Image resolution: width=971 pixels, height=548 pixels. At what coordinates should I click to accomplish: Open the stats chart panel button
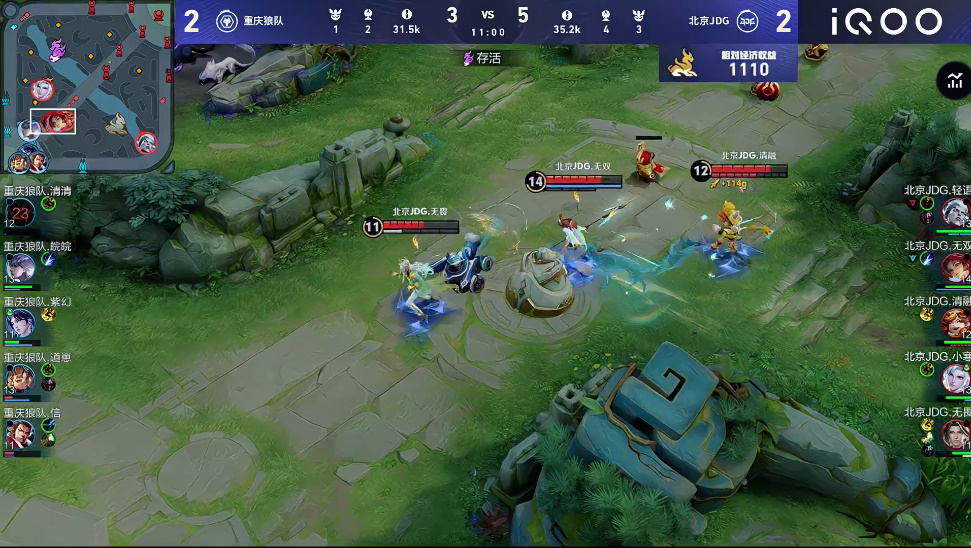coord(950,82)
